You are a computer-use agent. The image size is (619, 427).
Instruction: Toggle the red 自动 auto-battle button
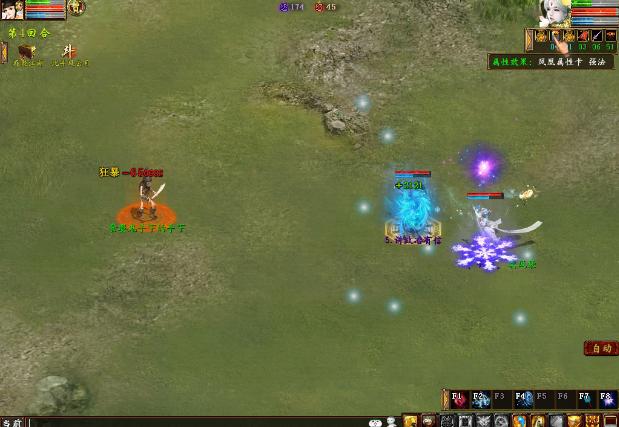[600, 348]
